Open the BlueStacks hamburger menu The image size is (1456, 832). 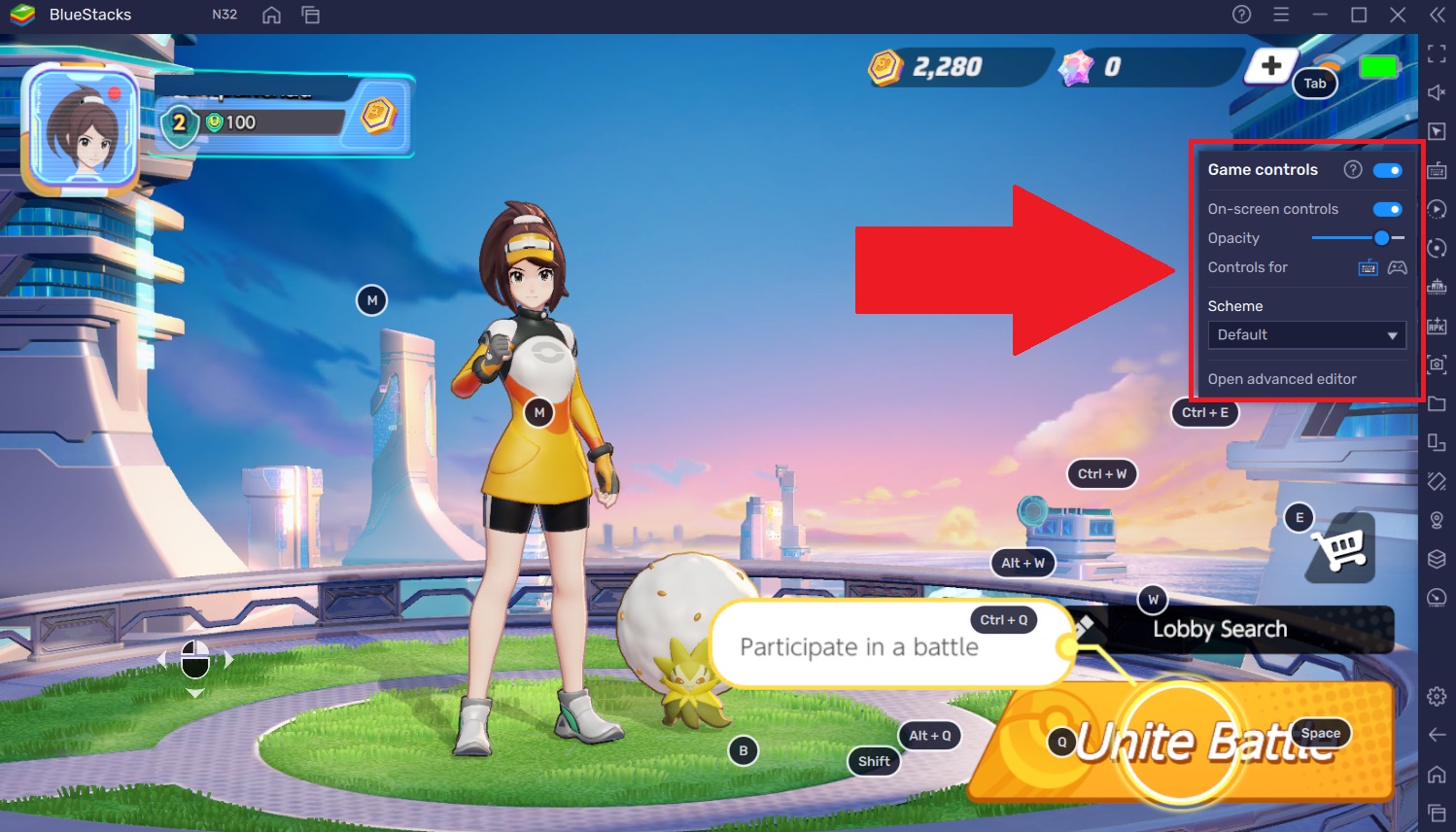coord(1281,15)
